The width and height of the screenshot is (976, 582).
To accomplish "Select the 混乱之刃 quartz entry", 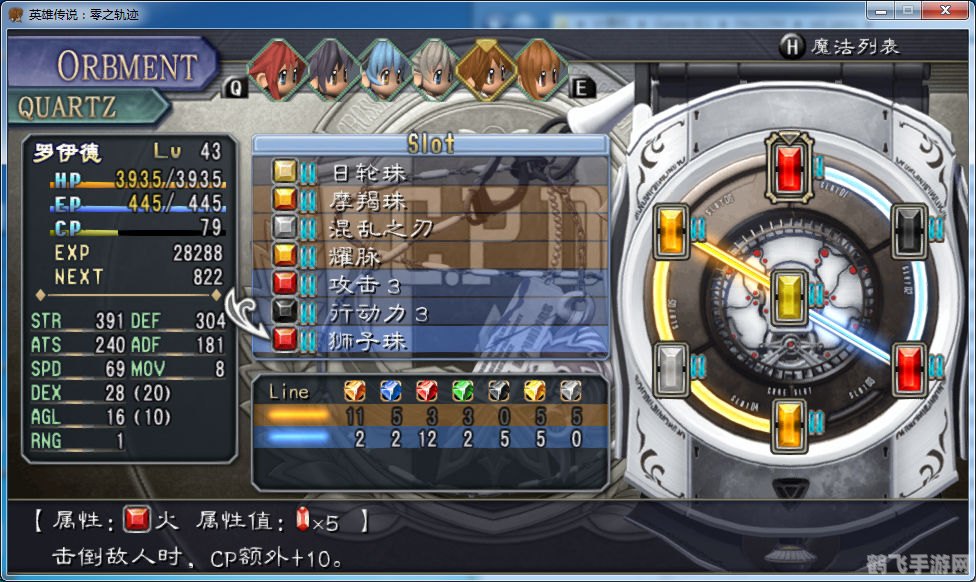I will click(430, 228).
